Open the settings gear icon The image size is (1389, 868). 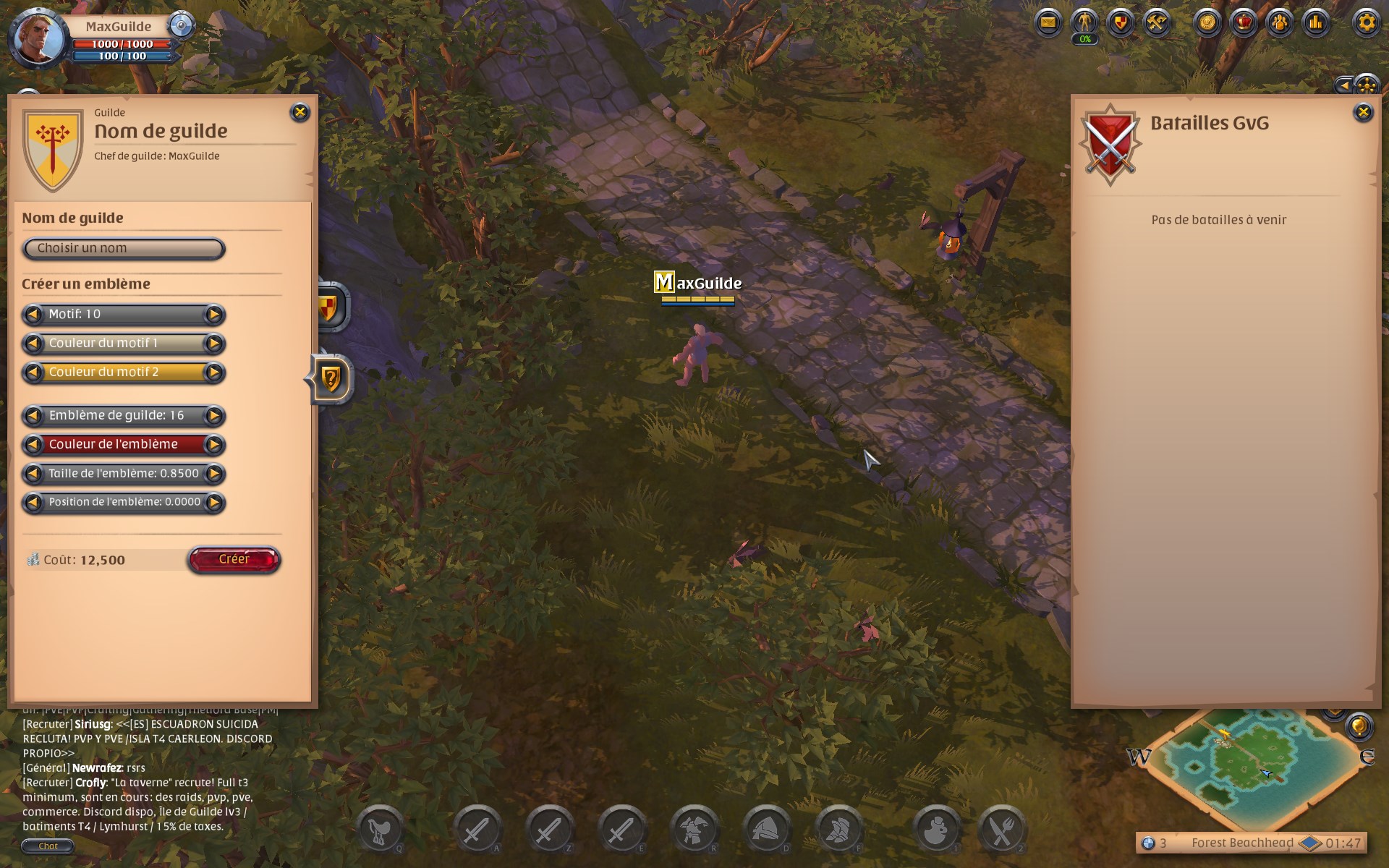point(1365,22)
